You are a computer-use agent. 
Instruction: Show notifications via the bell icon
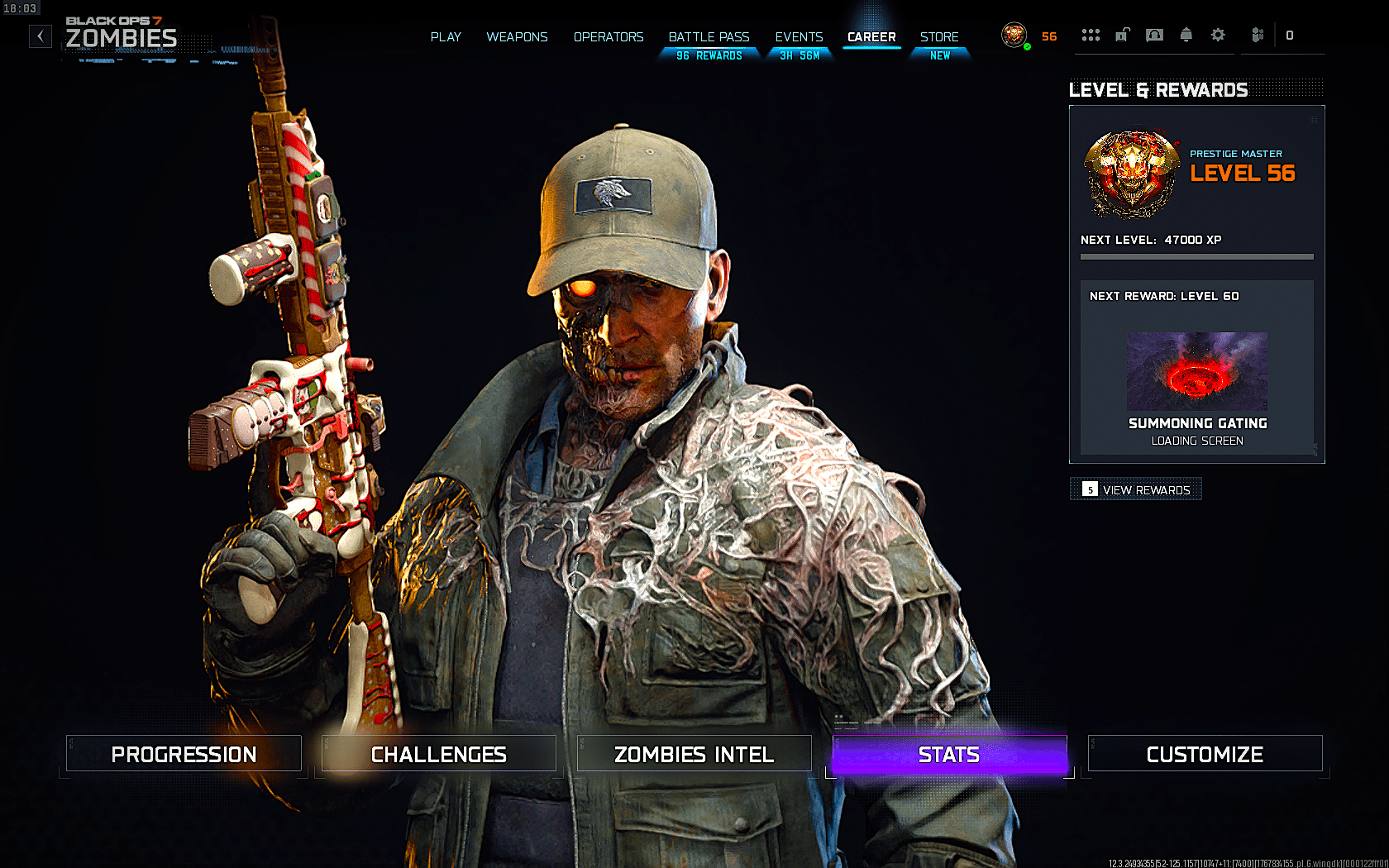pyautogui.click(x=1186, y=35)
